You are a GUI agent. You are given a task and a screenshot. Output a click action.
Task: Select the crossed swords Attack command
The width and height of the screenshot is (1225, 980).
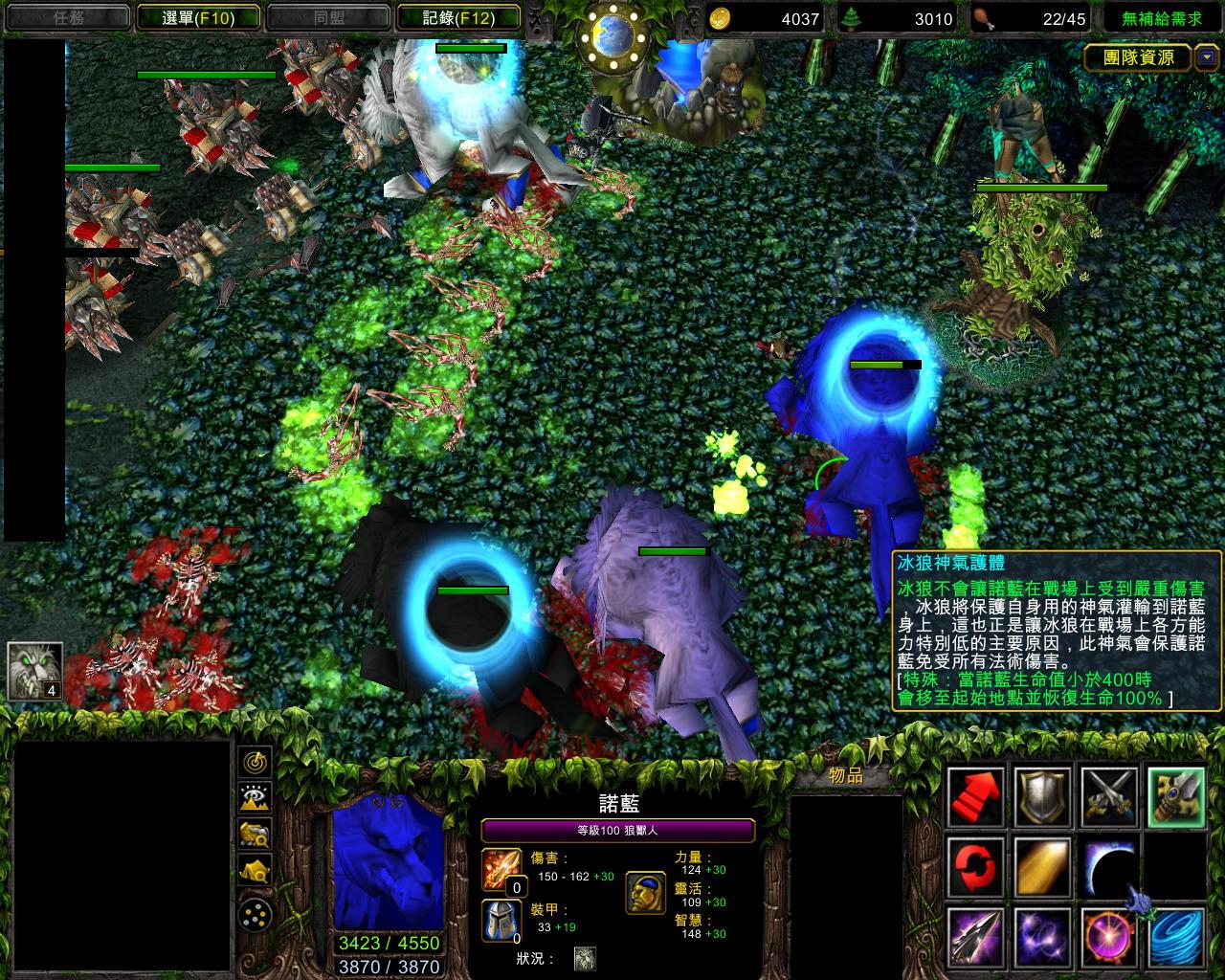[1109, 796]
